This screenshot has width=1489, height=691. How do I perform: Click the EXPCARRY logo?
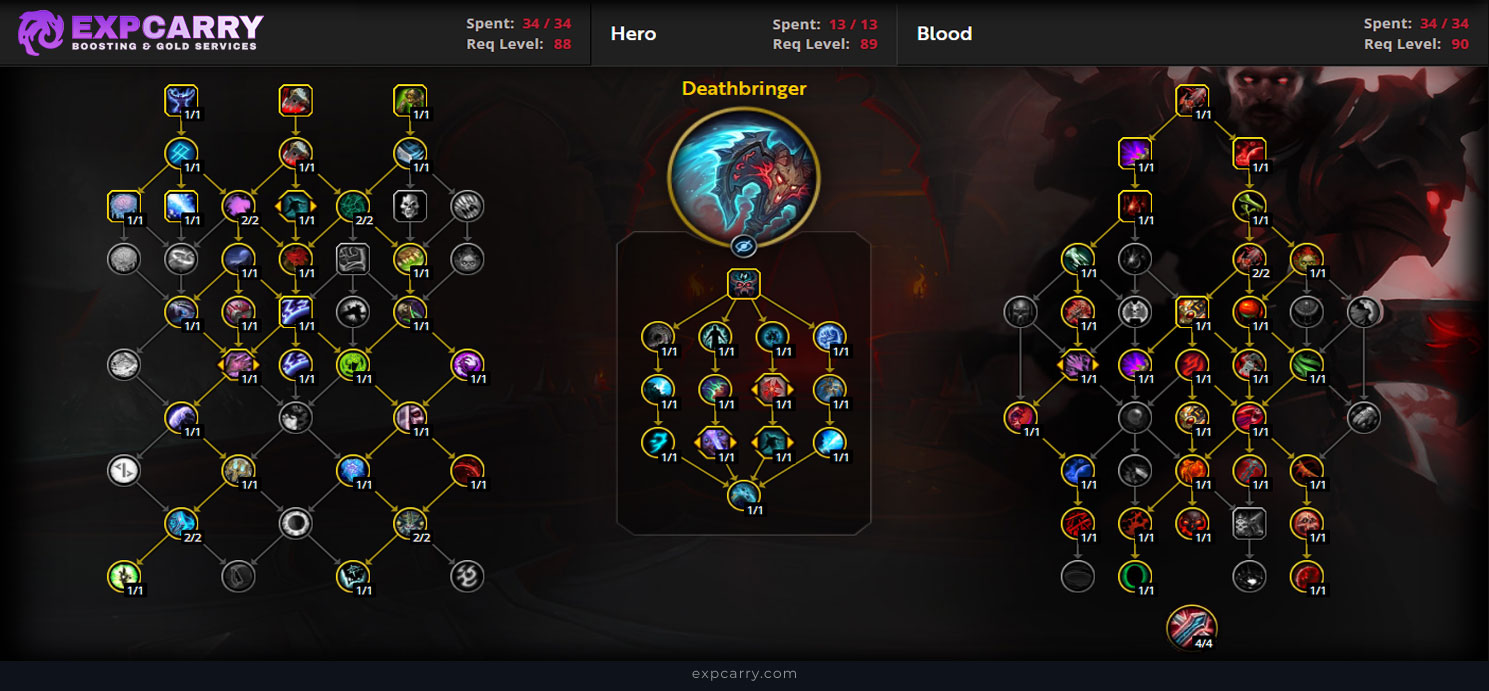[x=140, y=32]
